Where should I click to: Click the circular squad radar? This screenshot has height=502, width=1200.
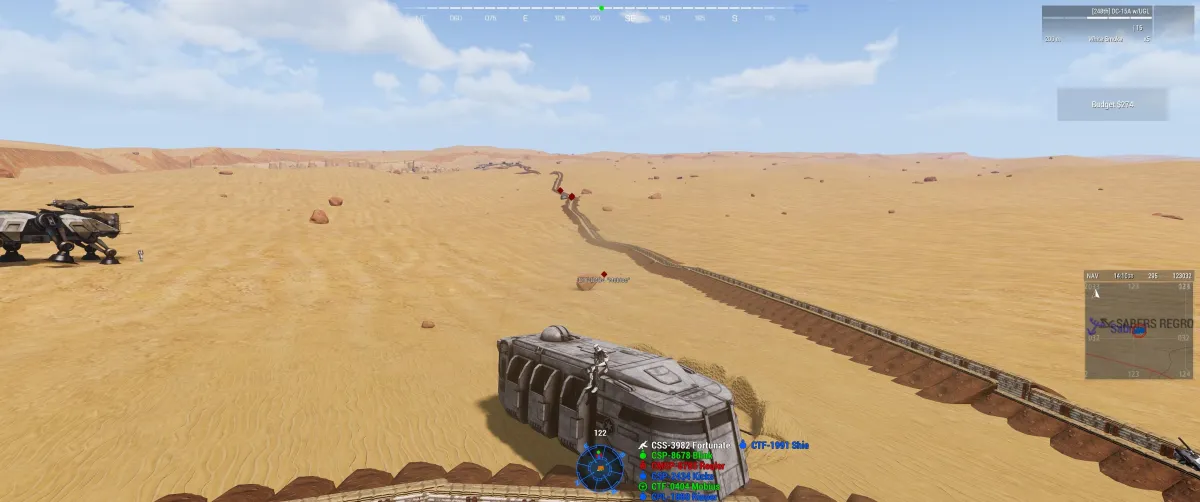(x=600, y=467)
